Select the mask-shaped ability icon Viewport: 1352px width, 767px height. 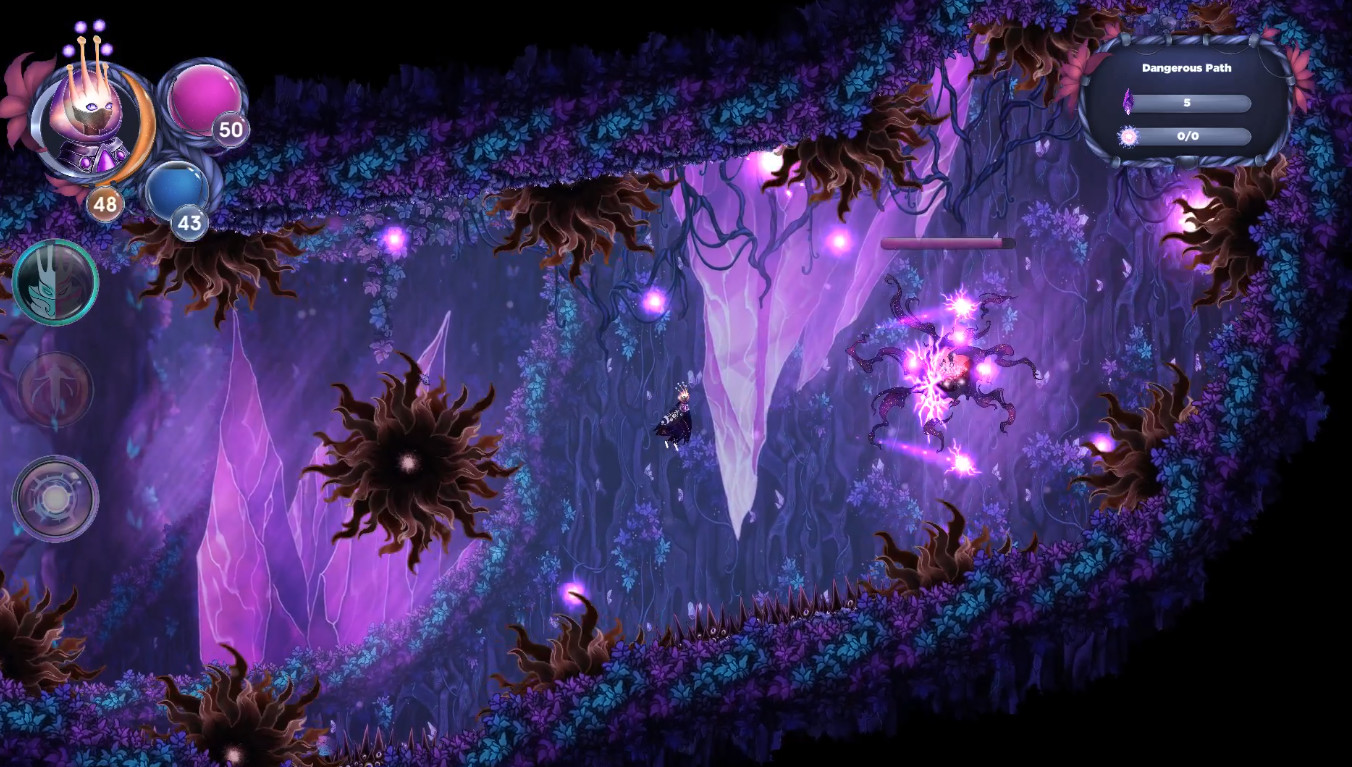pyautogui.click(x=56, y=283)
